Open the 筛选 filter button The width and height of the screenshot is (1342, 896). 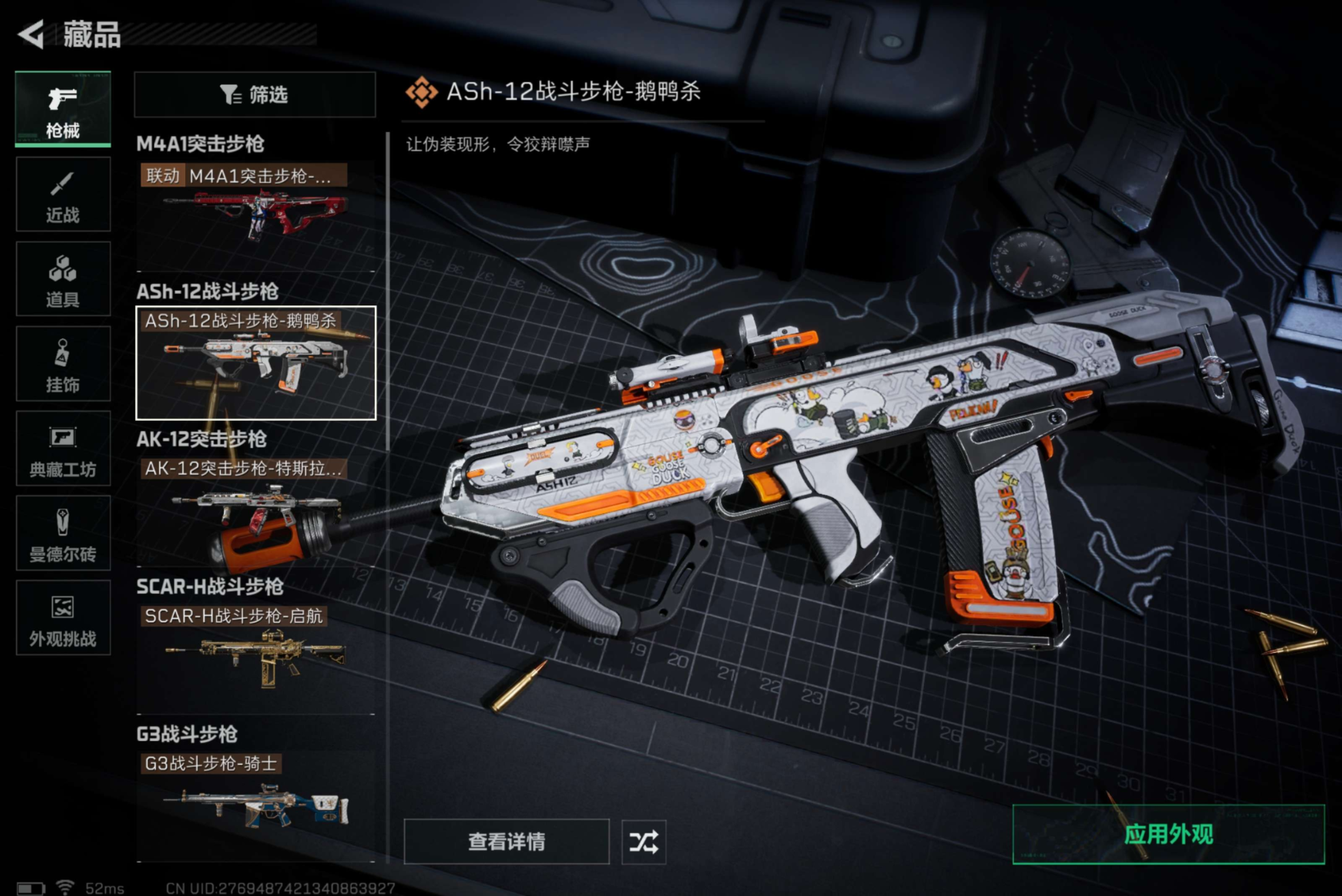255,94
